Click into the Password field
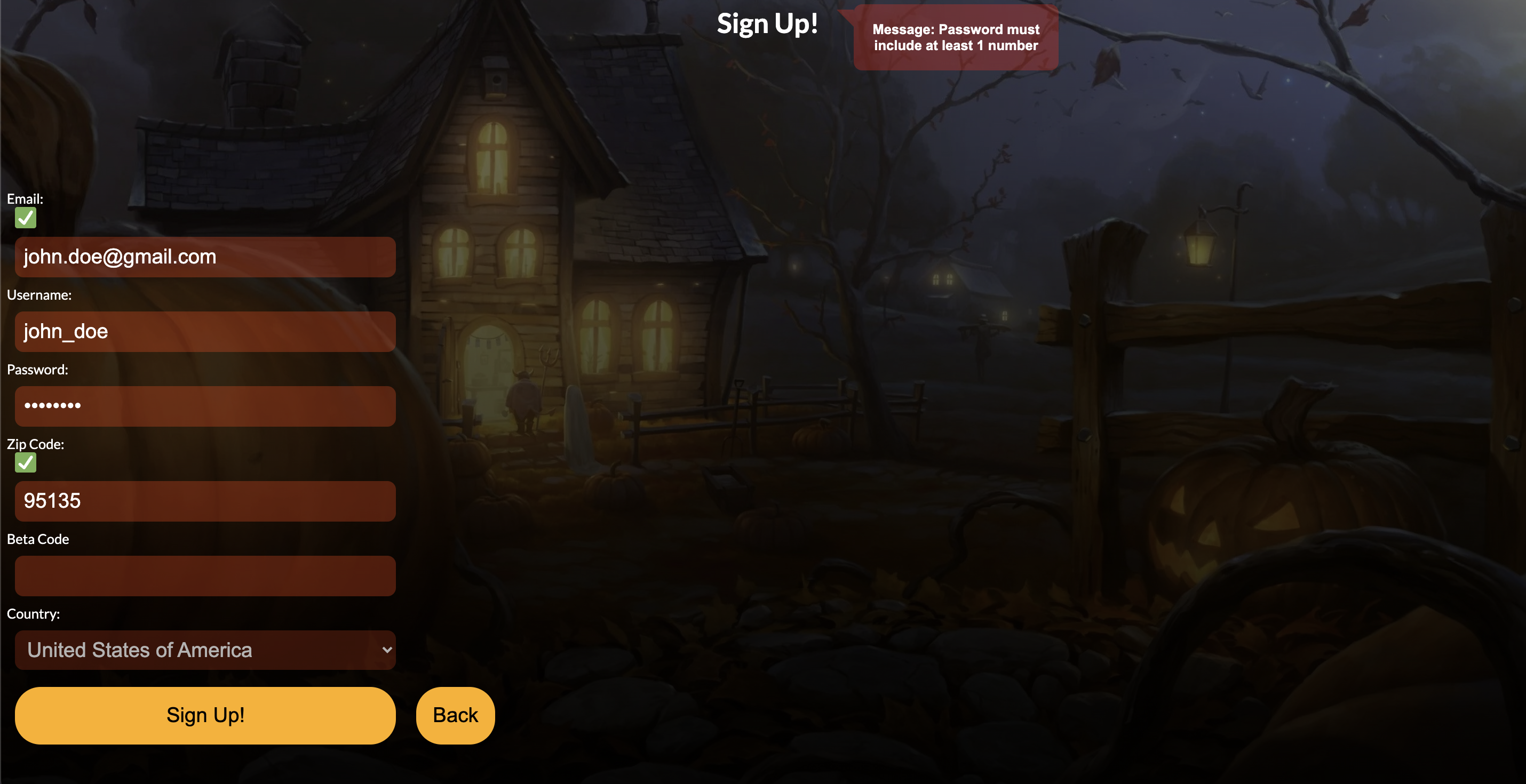The height and width of the screenshot is (784, 1526). point(205,406)
